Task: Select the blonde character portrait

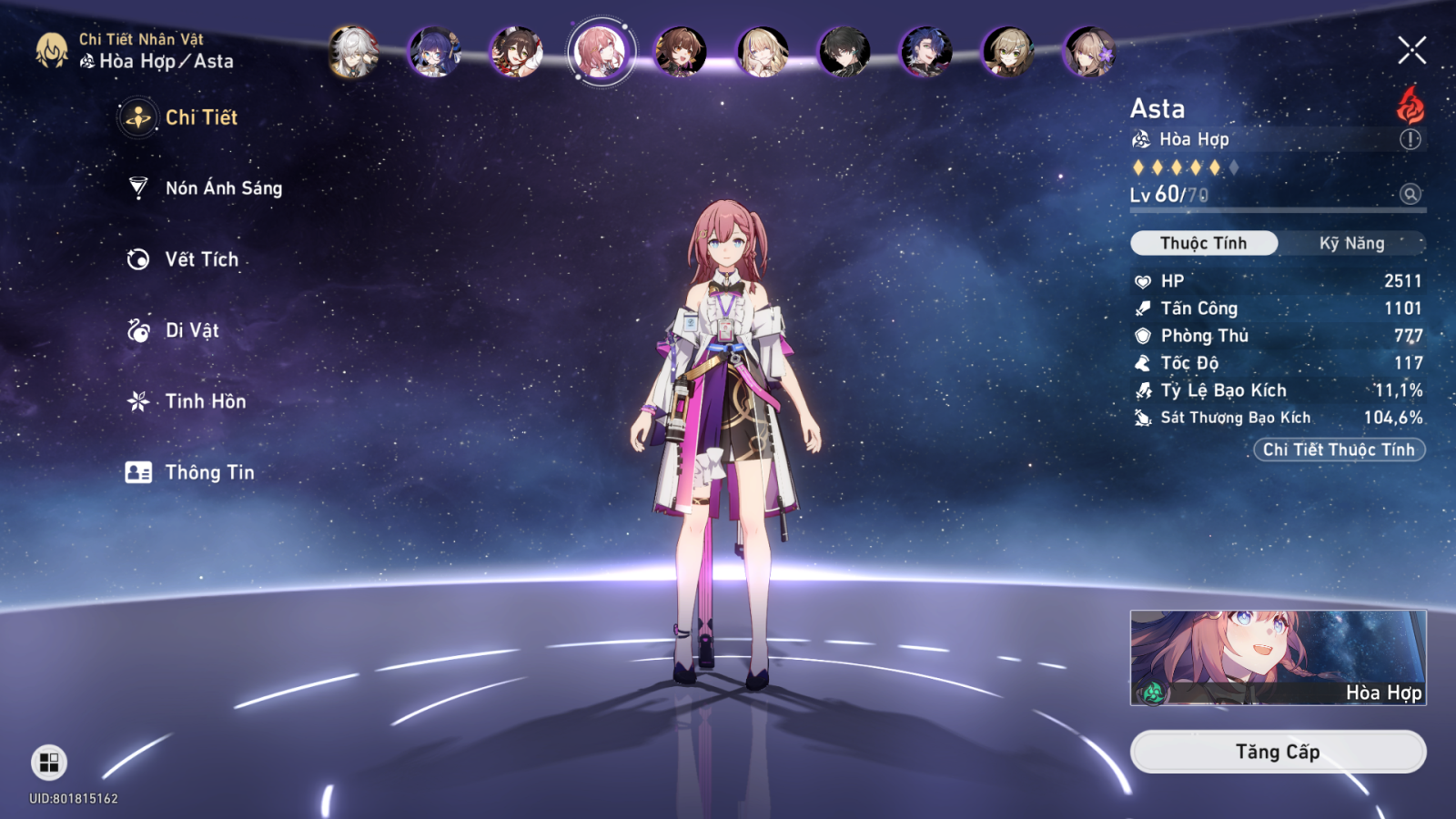Action: click(x=763, y=51)
